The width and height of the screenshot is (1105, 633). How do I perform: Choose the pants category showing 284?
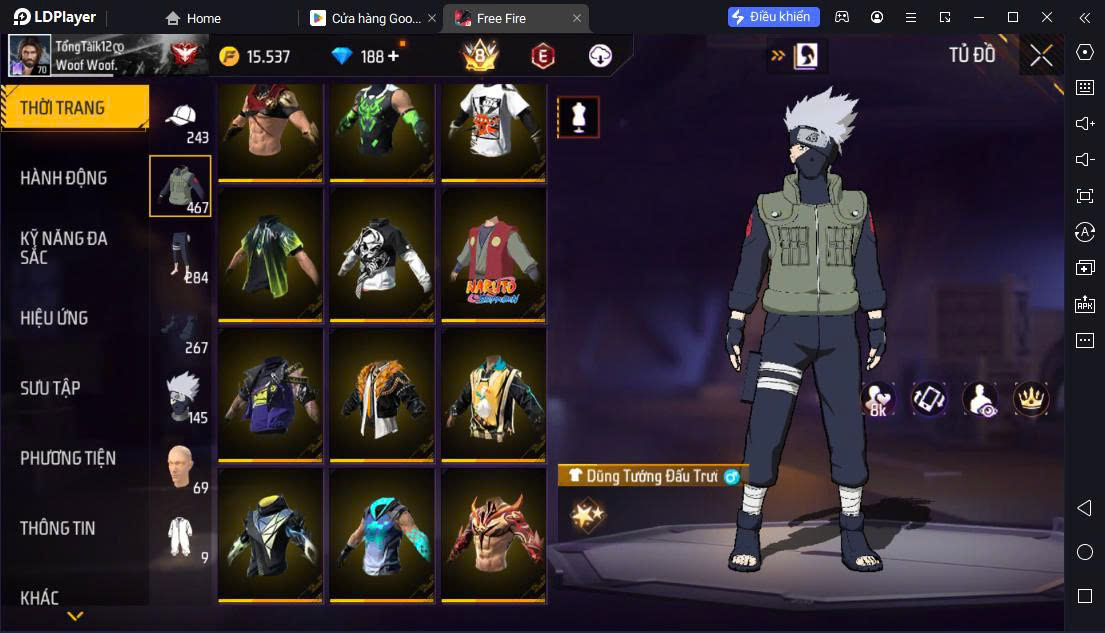pos(181,257)
